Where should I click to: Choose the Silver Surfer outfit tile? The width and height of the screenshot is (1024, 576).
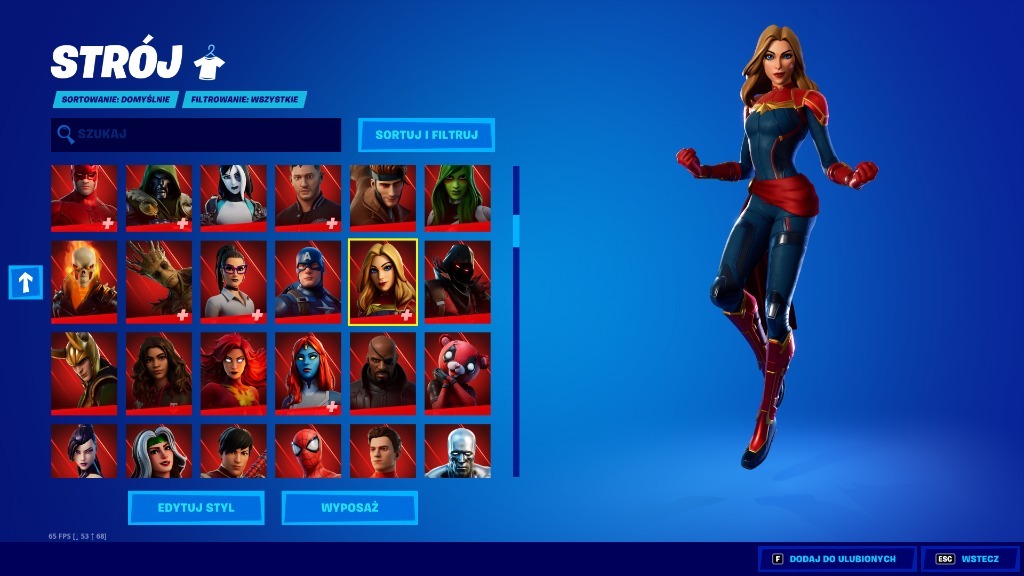[x=458, y=451]
